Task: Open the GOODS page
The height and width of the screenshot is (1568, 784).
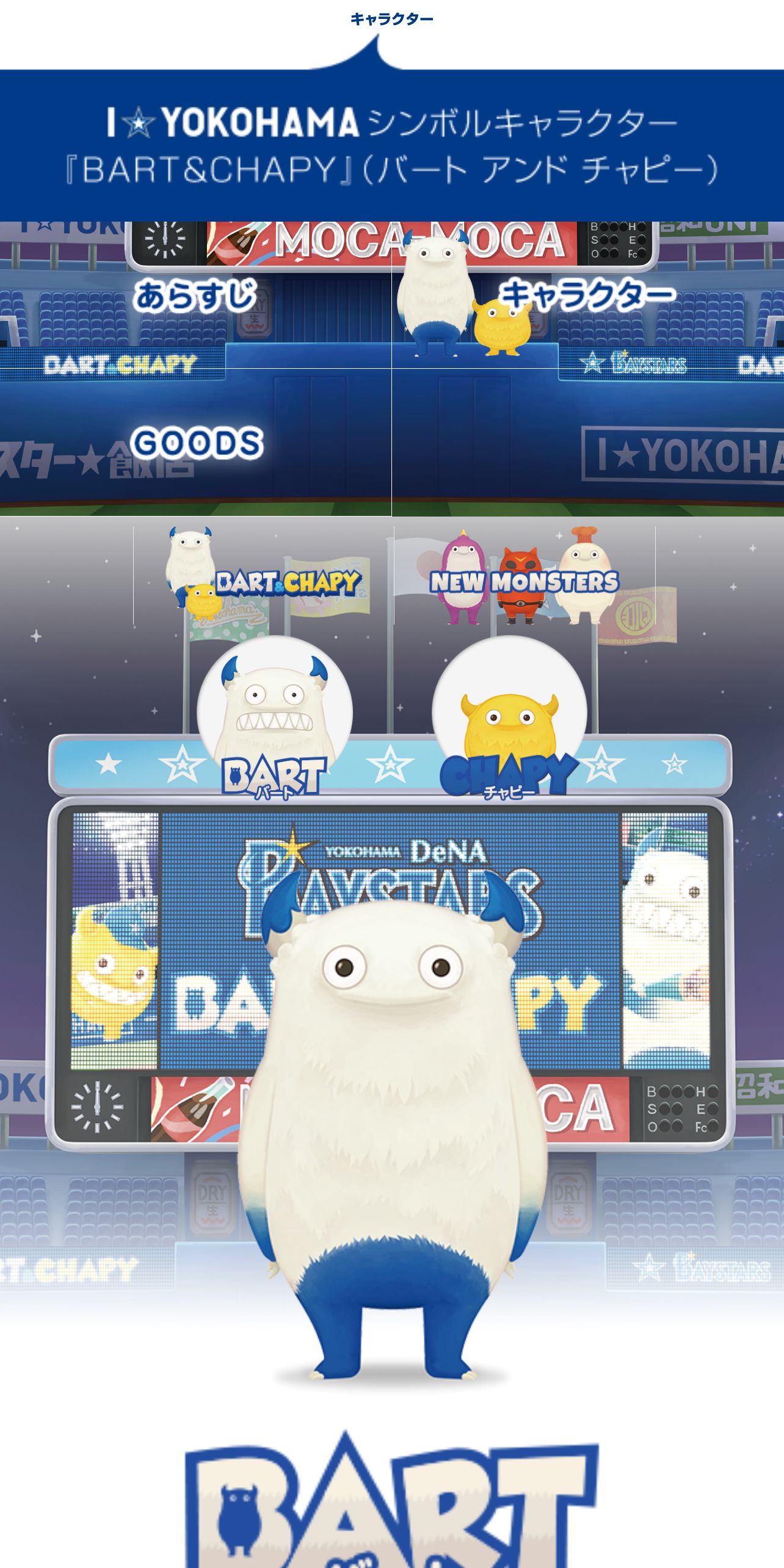Action: pos(195,442)
